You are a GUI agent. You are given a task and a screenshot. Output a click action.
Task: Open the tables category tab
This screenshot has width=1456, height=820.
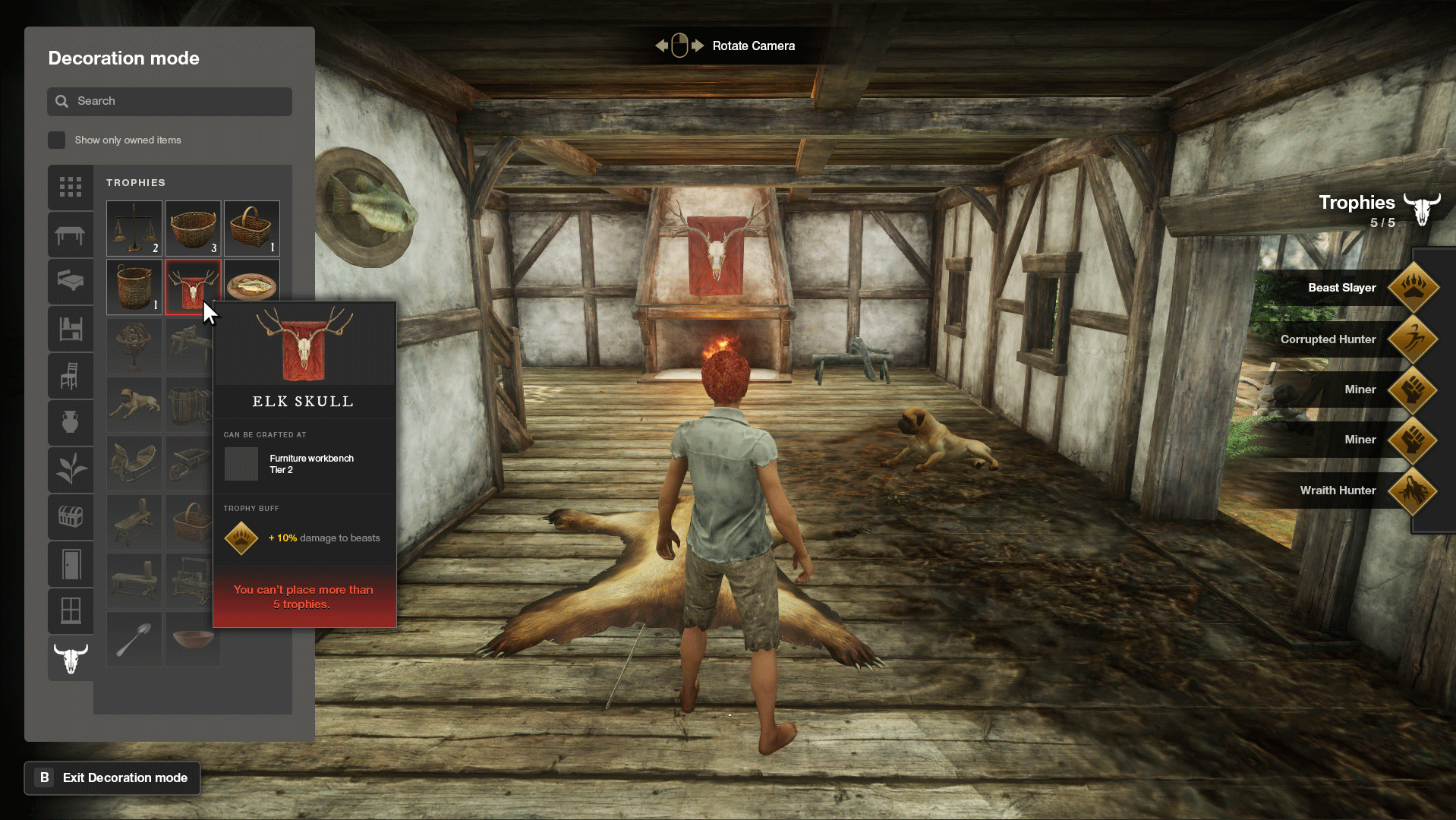pos(71,235)
